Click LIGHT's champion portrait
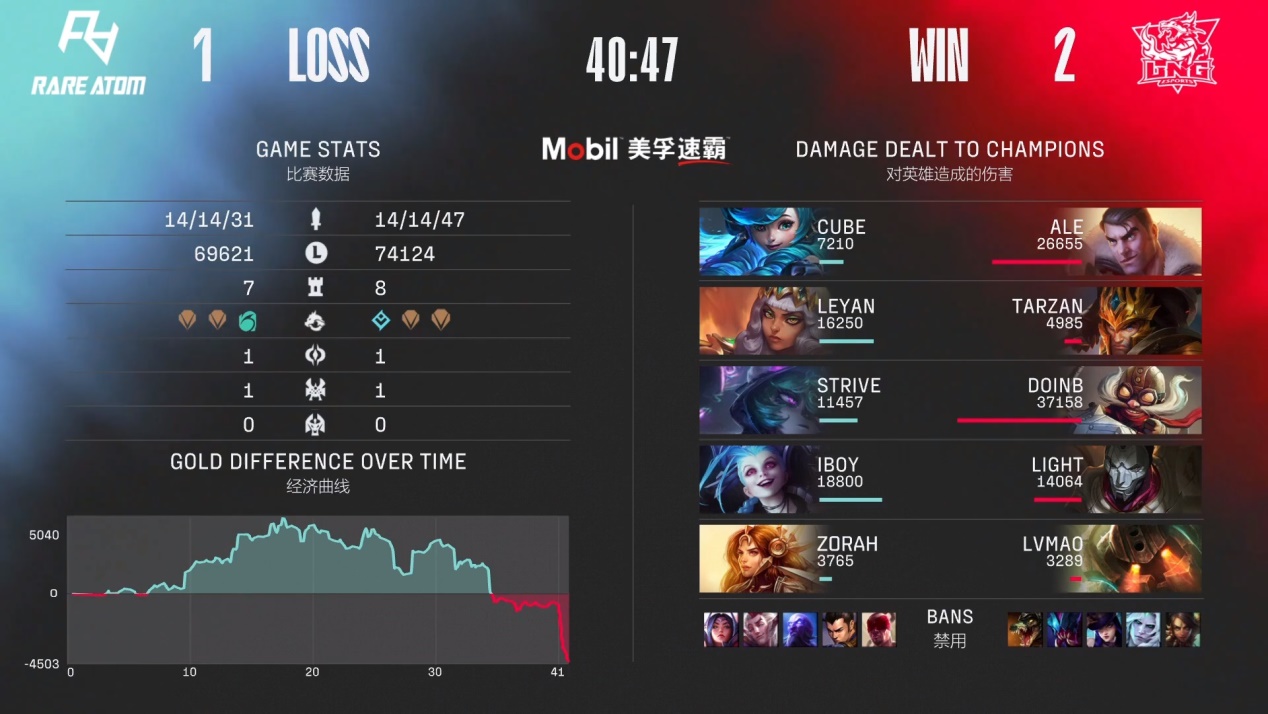The image size is (1268, 714). tap(1150, 479)
